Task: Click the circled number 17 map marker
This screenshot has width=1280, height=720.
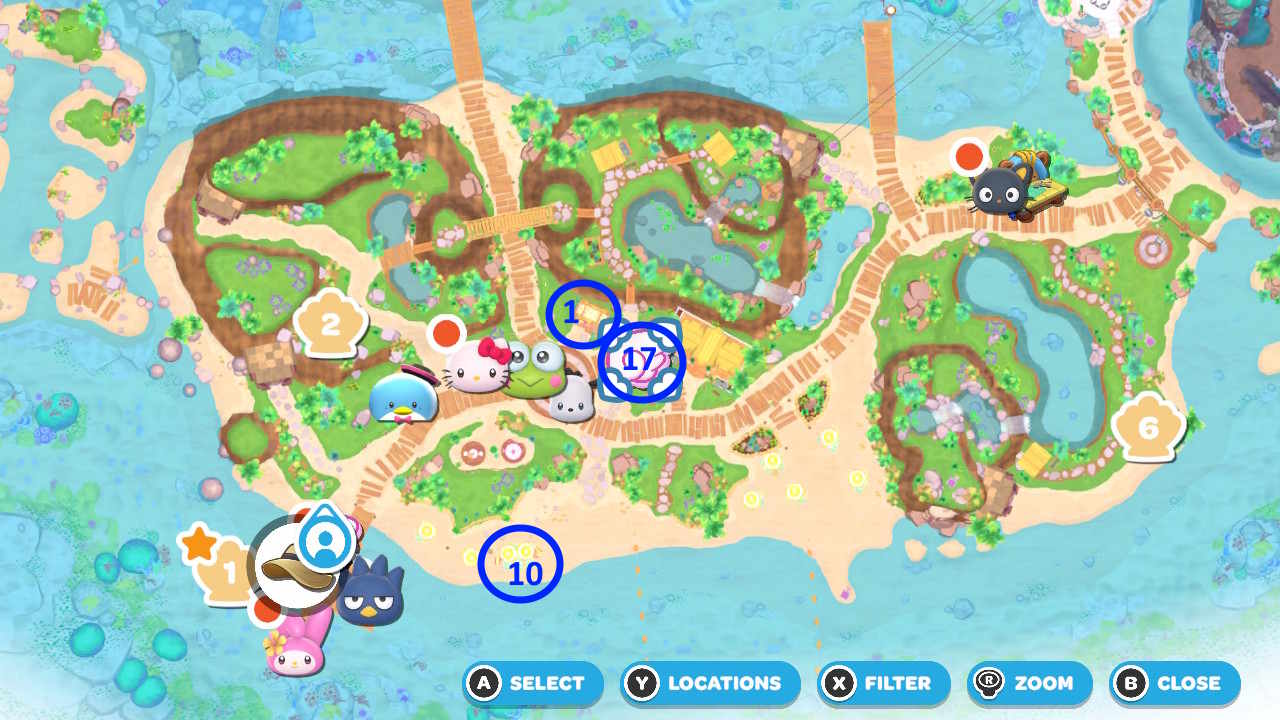Action: (639, 360)
